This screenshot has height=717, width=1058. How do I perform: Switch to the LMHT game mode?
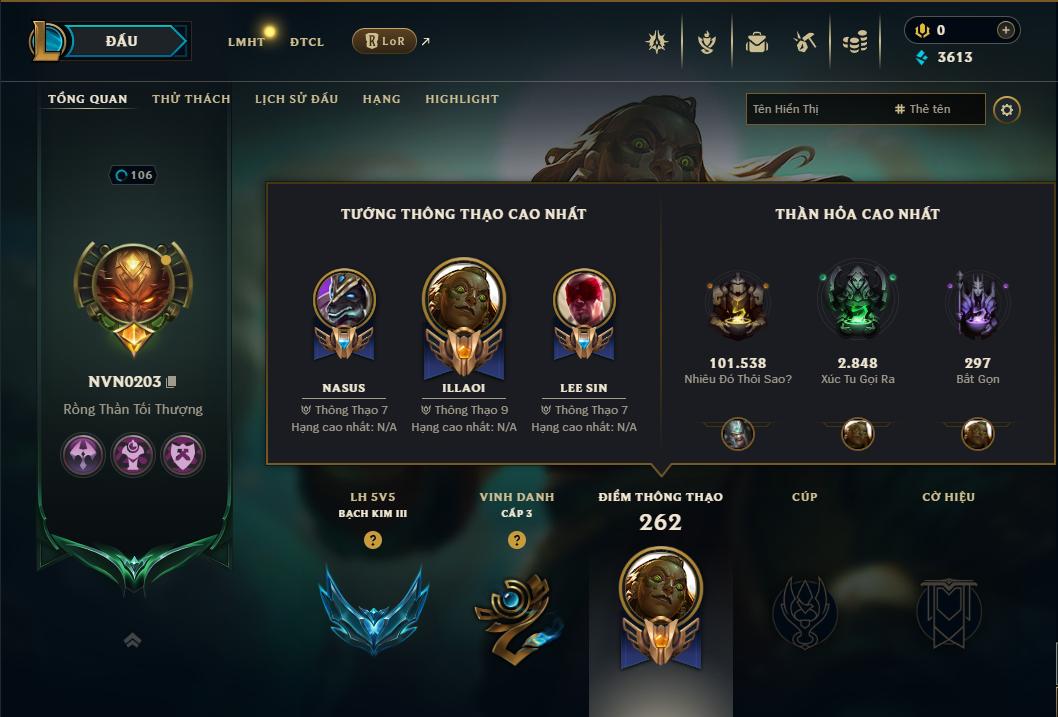246,42
